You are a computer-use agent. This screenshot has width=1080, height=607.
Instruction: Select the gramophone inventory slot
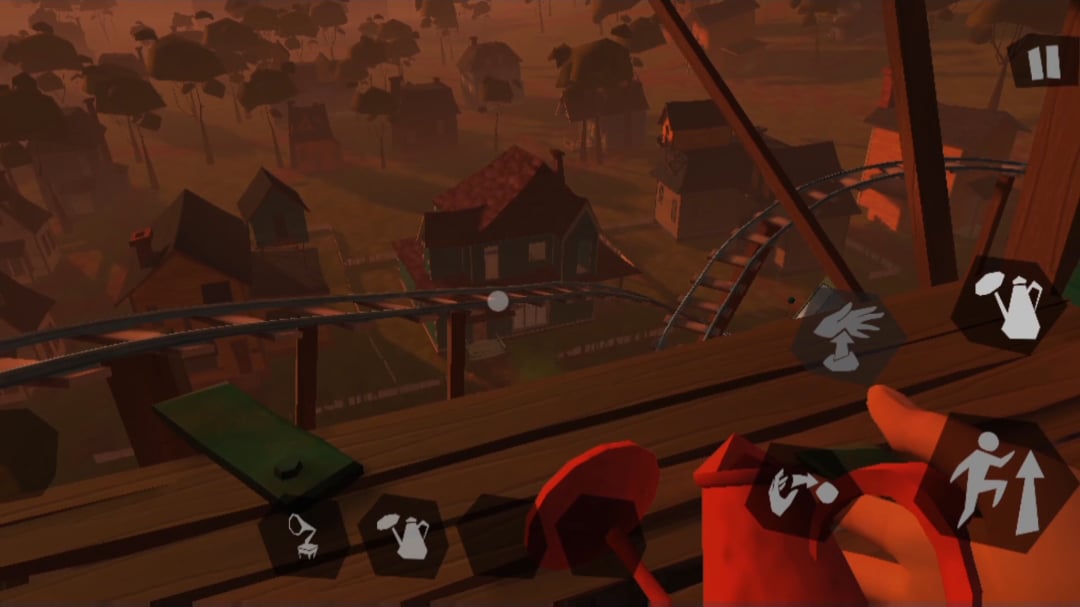click(304, 536)
